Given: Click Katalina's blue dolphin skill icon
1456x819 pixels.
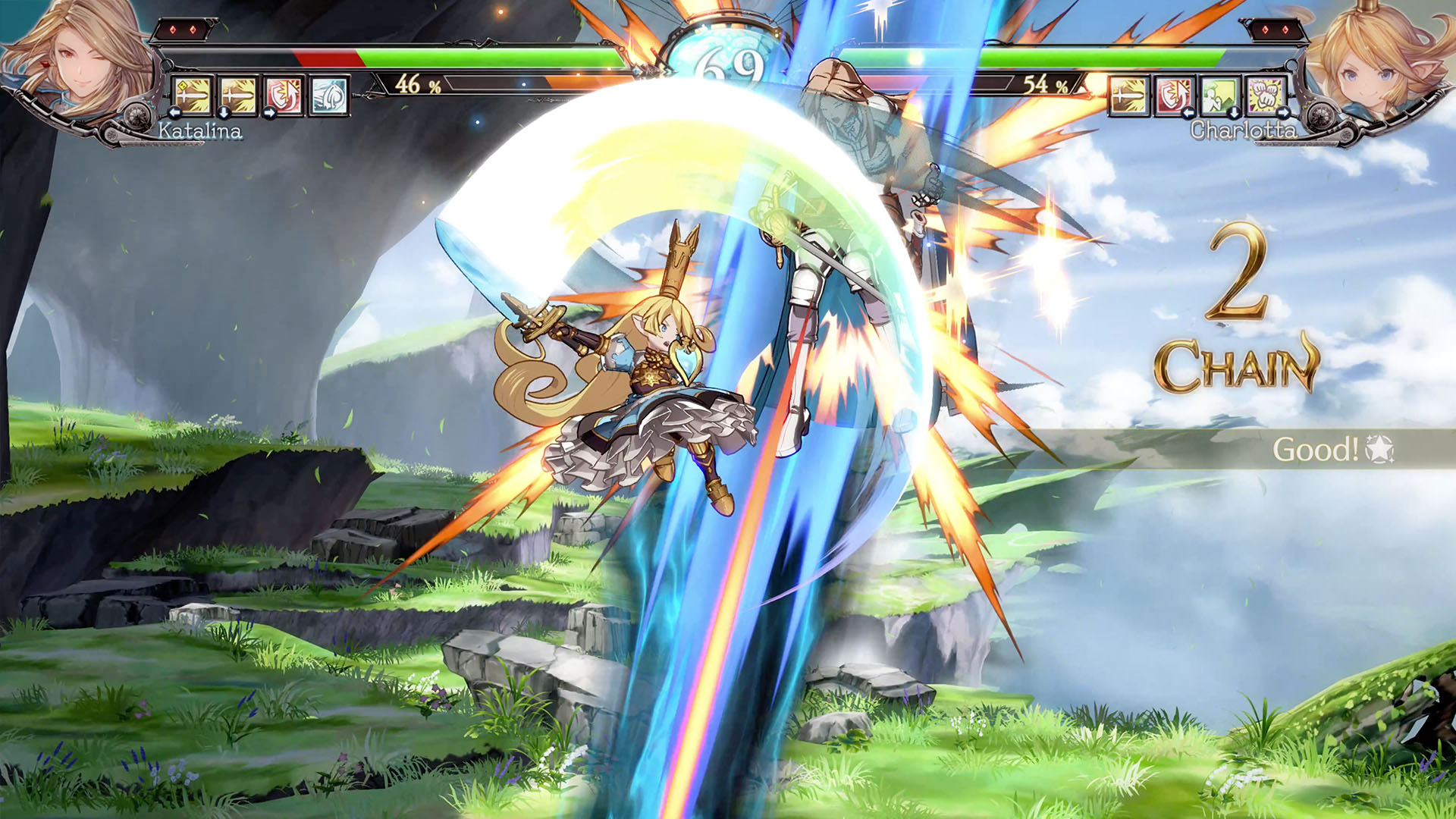Looking at the screenshot, I should coord(328,95).
